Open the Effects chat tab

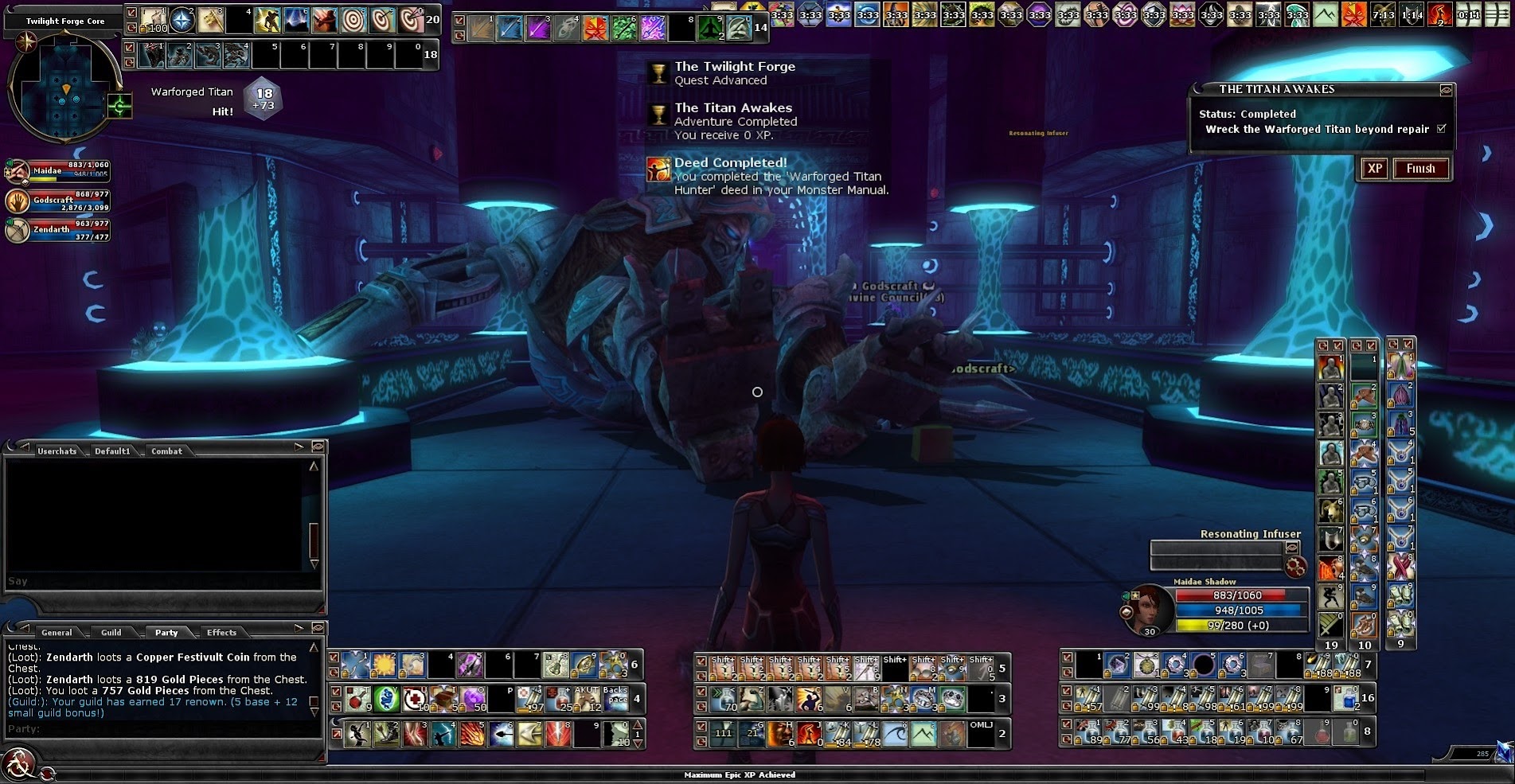pyautogui.click(x=221, y=633)
